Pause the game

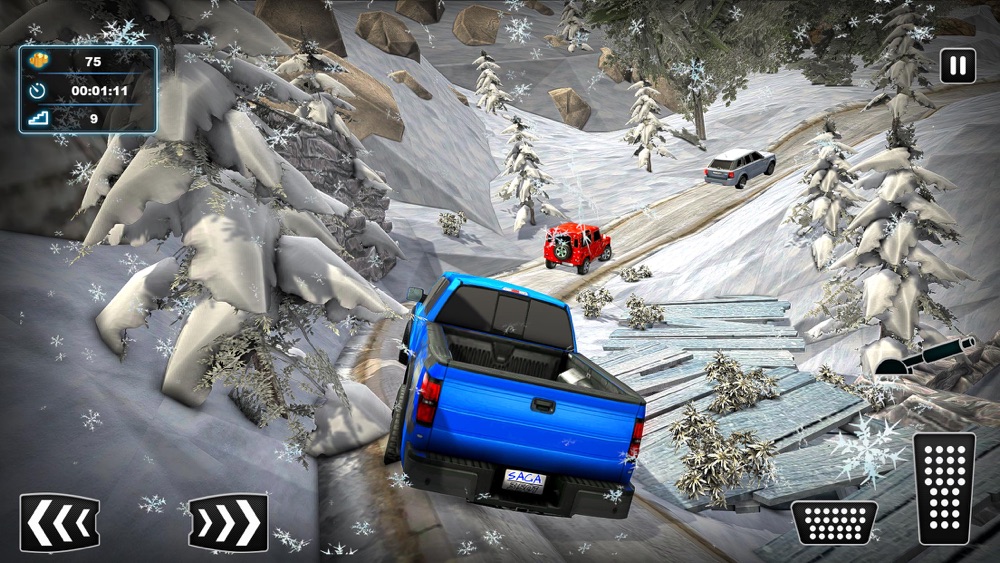[957, 66]
